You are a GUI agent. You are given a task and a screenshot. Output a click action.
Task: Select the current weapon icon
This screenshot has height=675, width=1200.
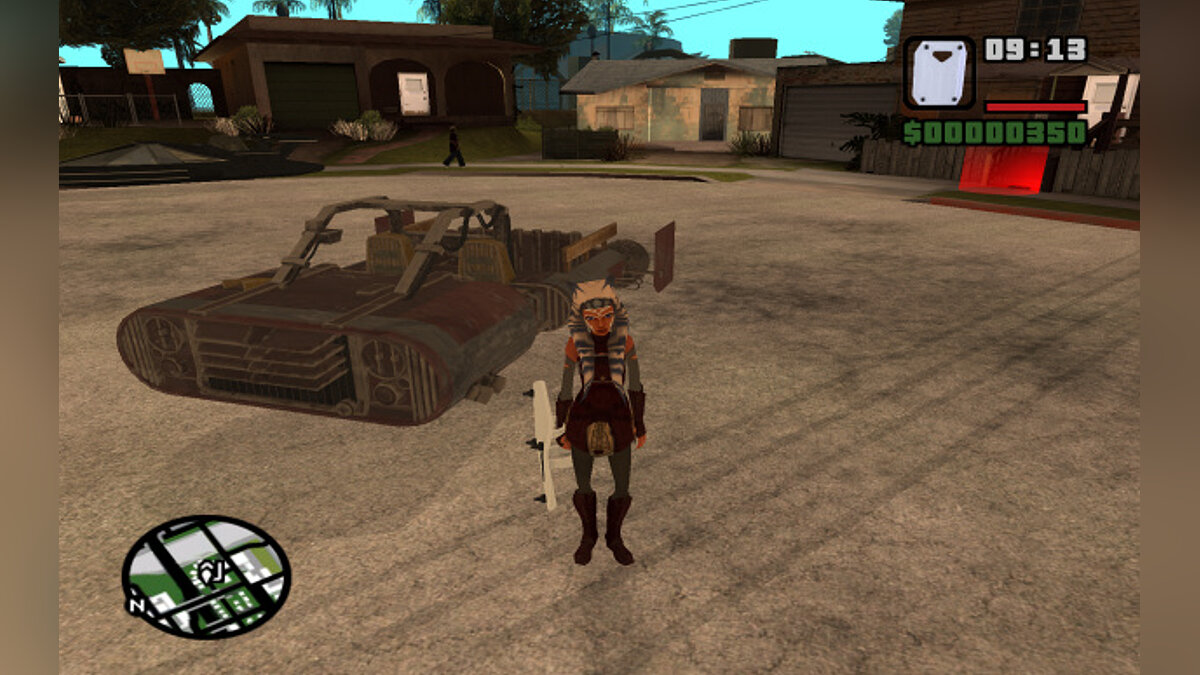pos(938,73)
